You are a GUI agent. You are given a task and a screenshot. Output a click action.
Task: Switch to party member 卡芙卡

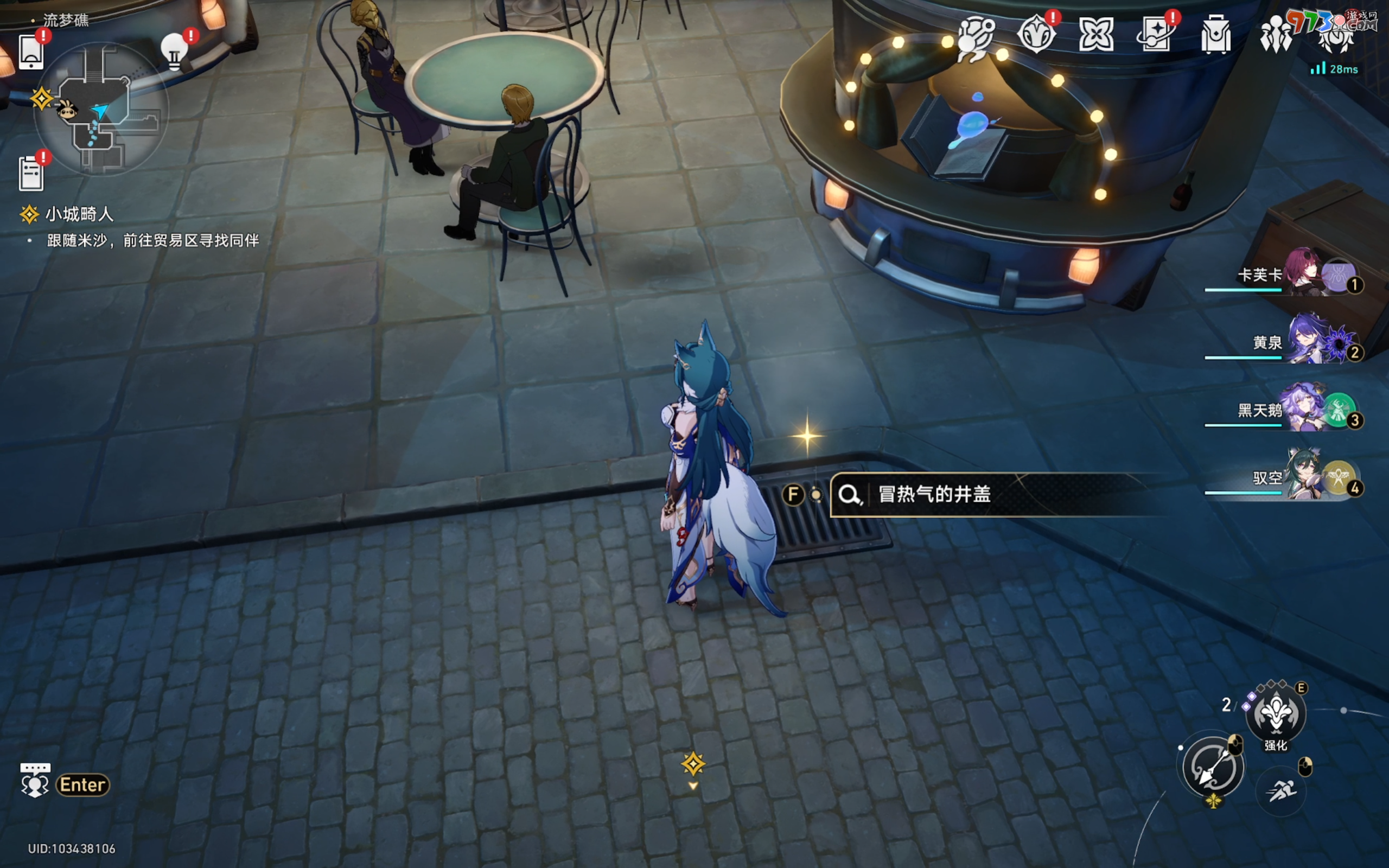1291,276
